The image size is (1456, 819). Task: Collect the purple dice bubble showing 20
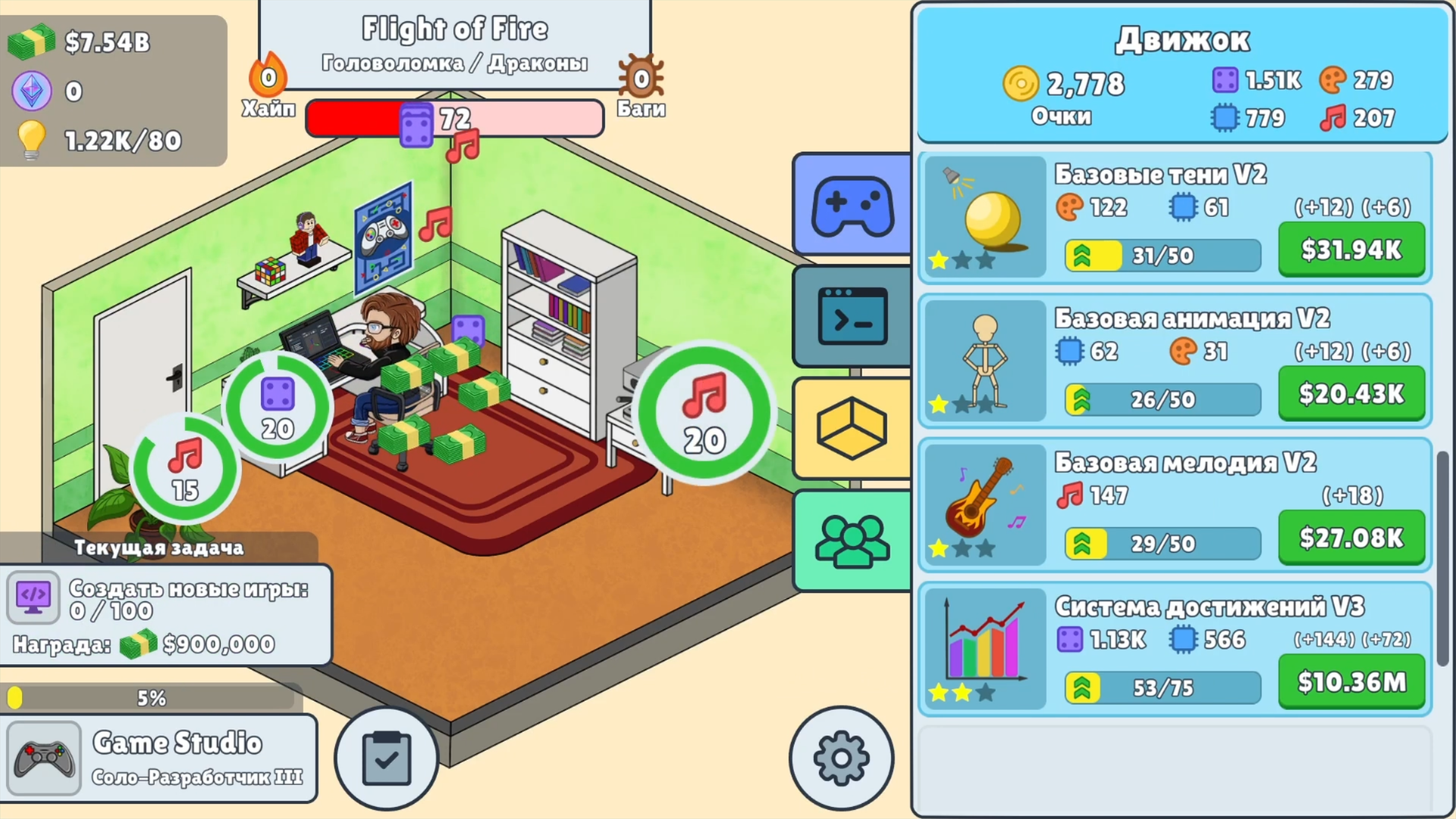click(278, 407)
